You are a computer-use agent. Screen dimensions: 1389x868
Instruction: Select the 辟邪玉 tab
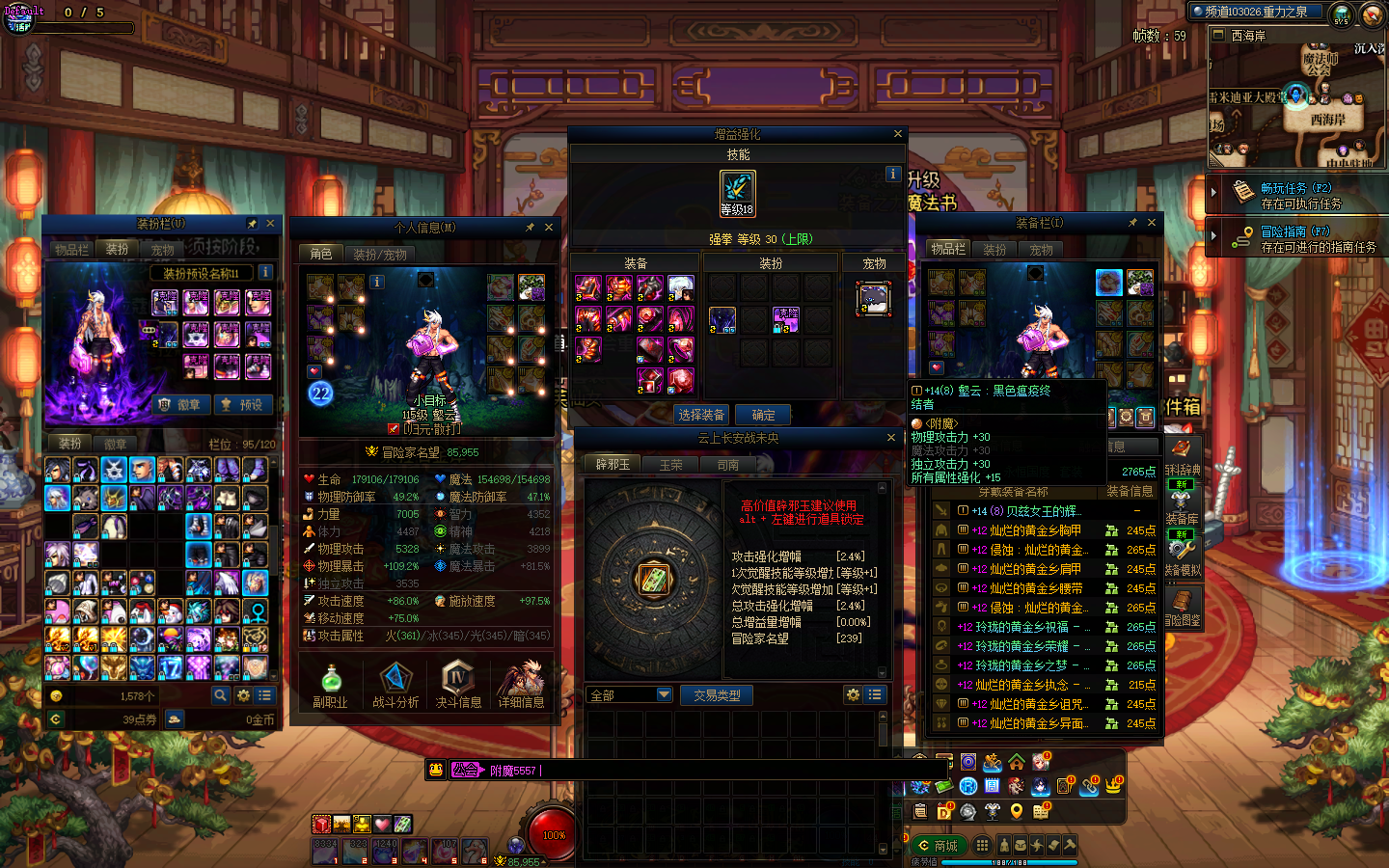point(613,465)
